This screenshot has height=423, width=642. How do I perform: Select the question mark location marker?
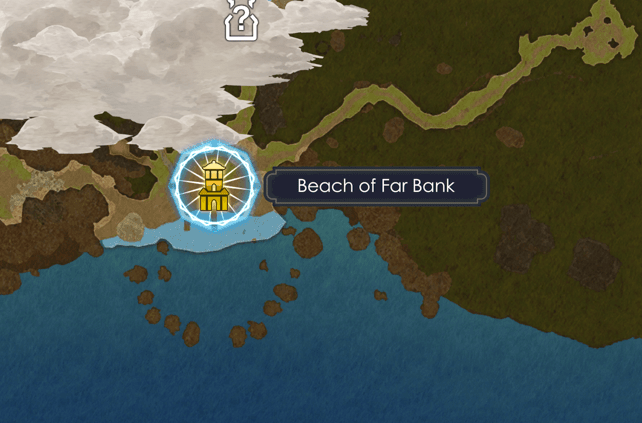pos(239,20)
